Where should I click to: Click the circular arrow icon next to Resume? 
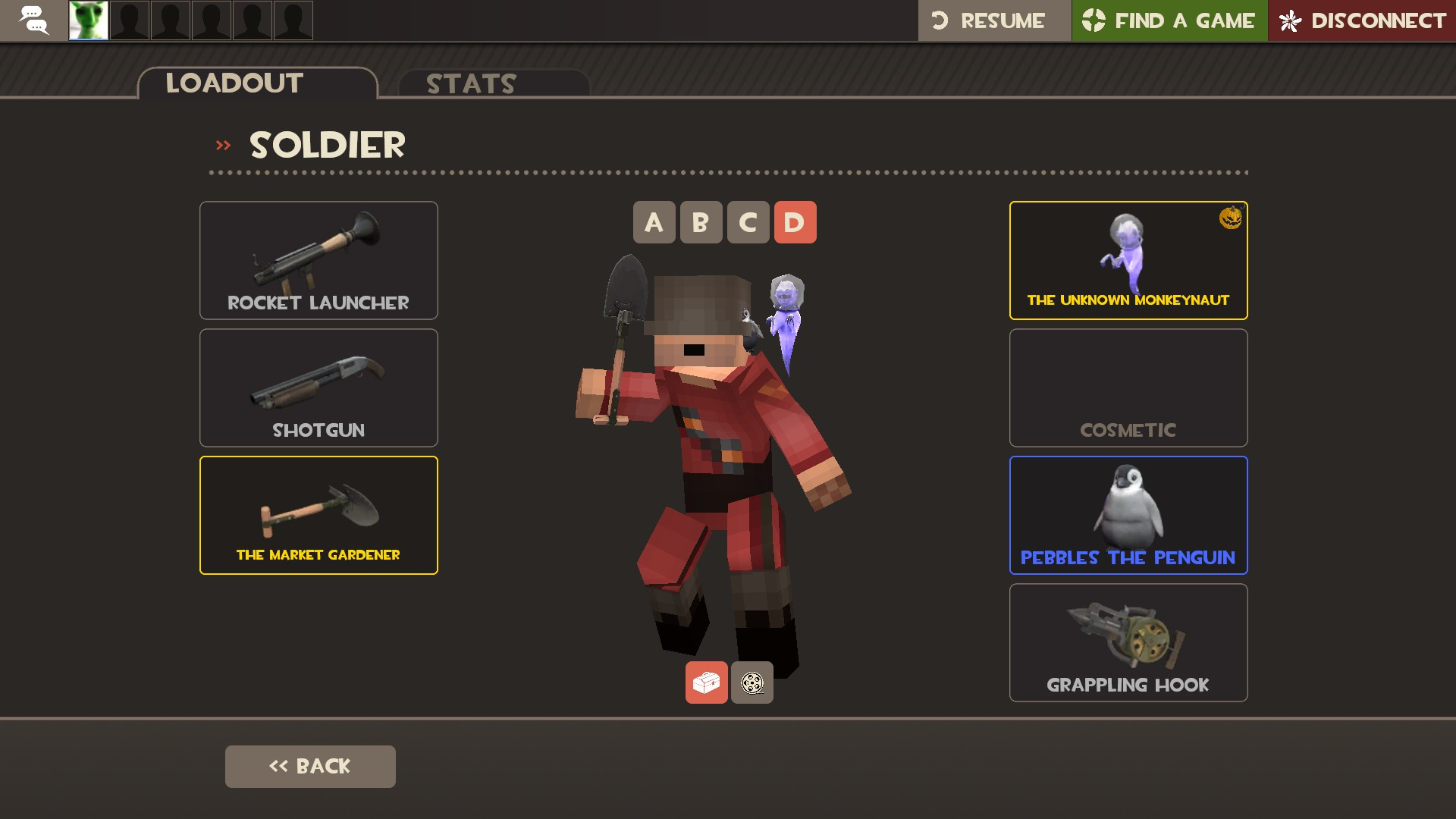[x=940, y=20]
